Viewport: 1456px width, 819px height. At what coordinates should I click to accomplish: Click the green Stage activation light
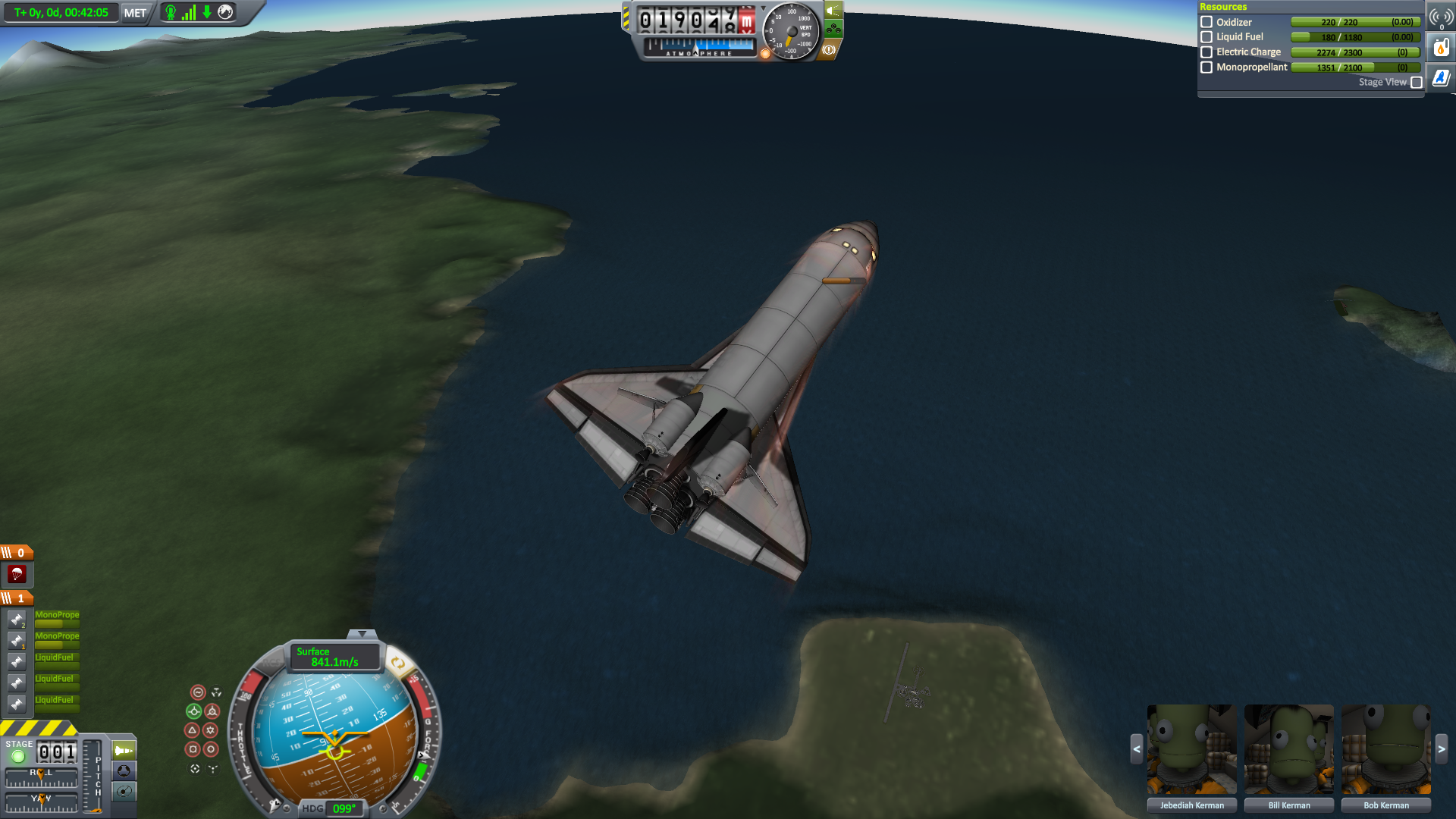tap(18, 756)
